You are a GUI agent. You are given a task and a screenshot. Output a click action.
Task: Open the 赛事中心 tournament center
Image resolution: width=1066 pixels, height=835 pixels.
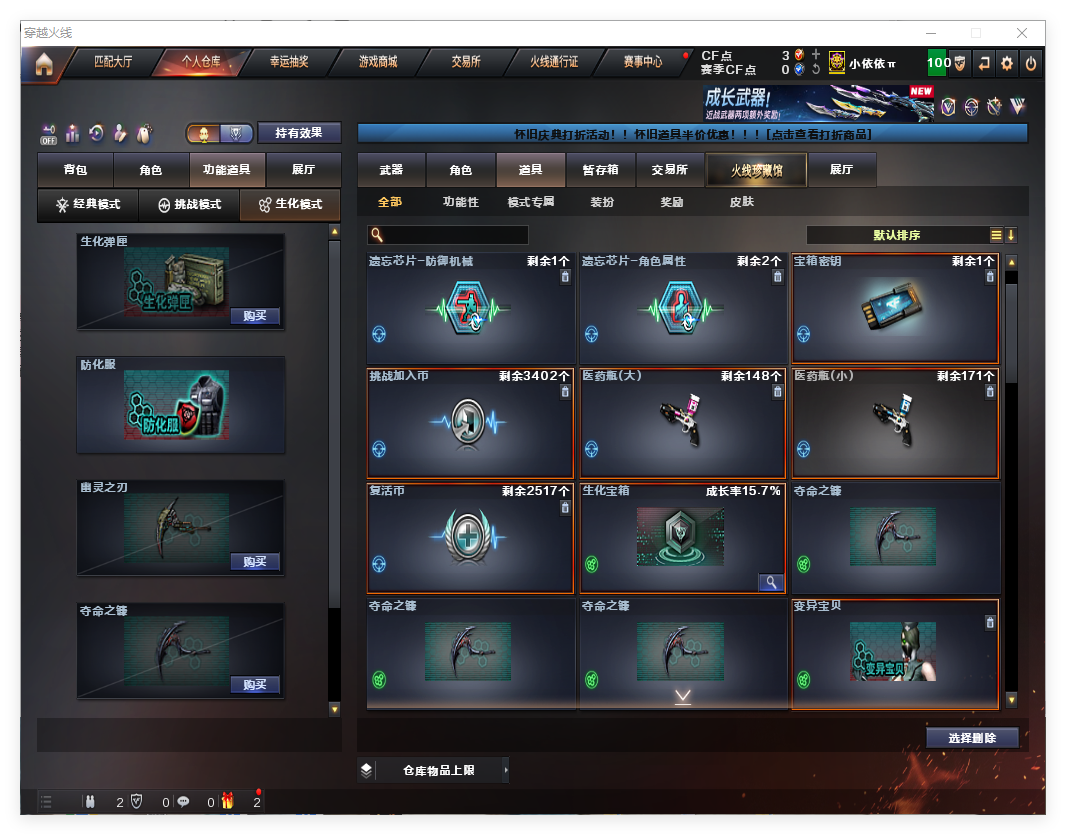click(642, 62)
